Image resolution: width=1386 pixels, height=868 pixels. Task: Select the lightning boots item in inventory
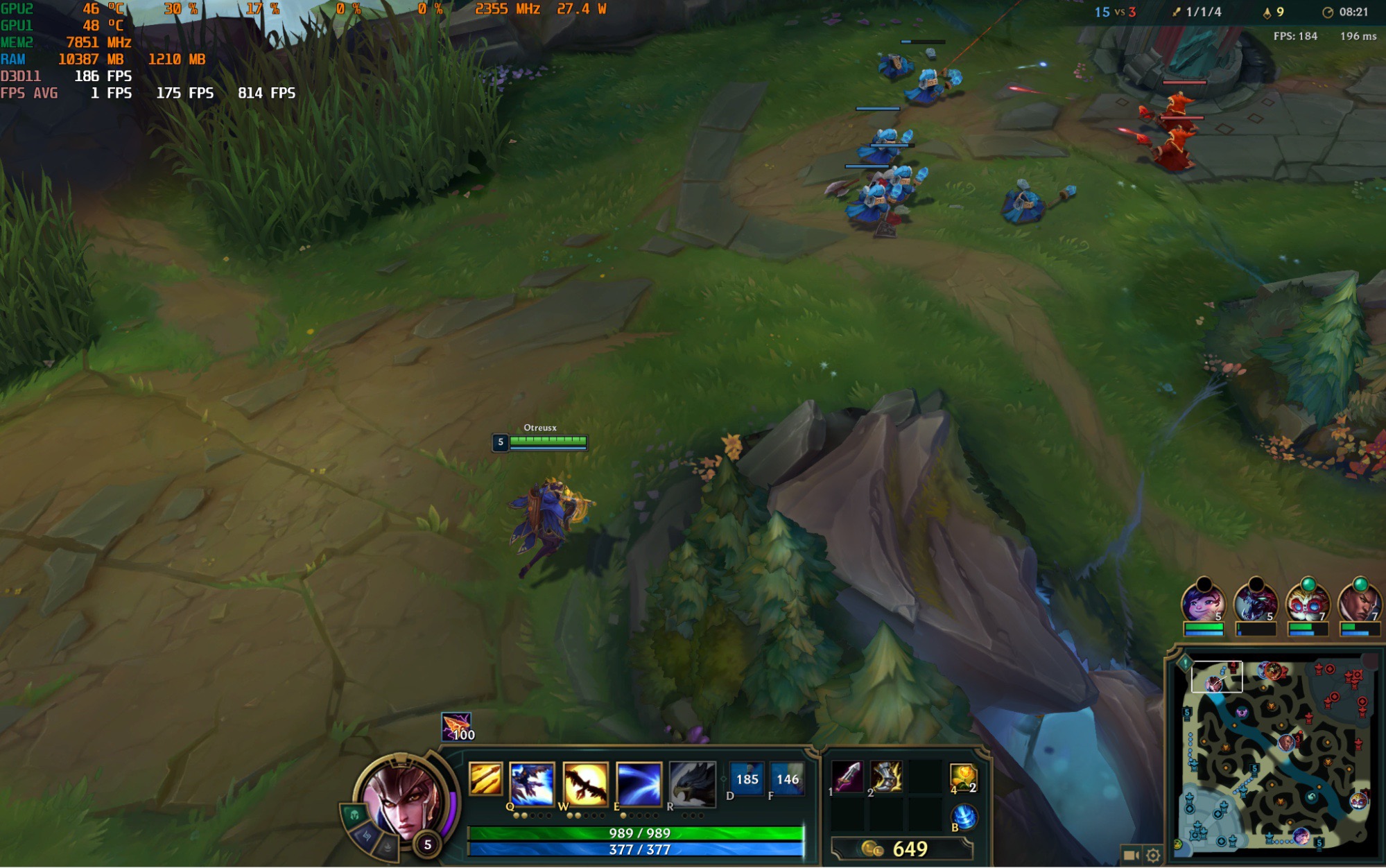pos(886,776)
